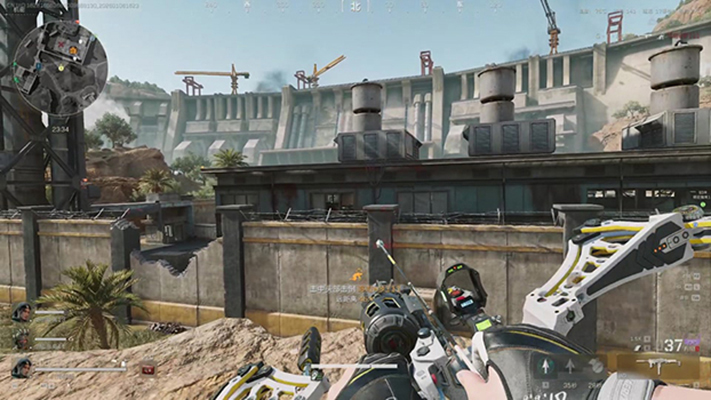Select the red medical item slot
Screen dimensions: 711x400
pos(147,369)
